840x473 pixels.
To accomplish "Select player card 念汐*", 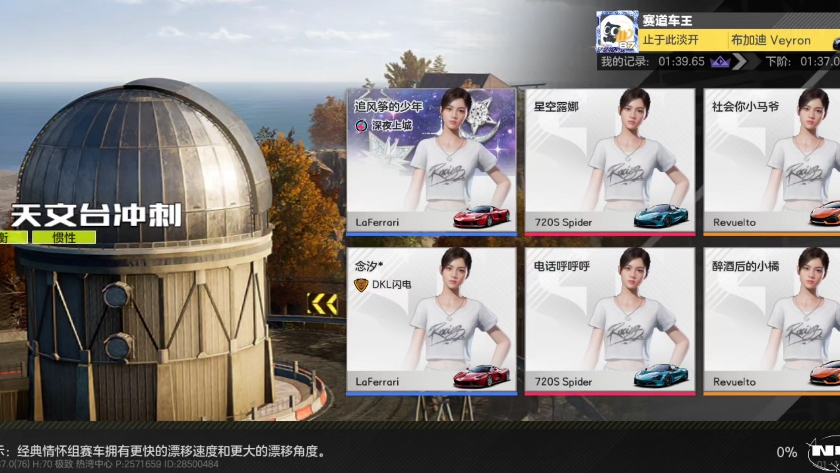I will pyautogui.click(x=432, y=320).
